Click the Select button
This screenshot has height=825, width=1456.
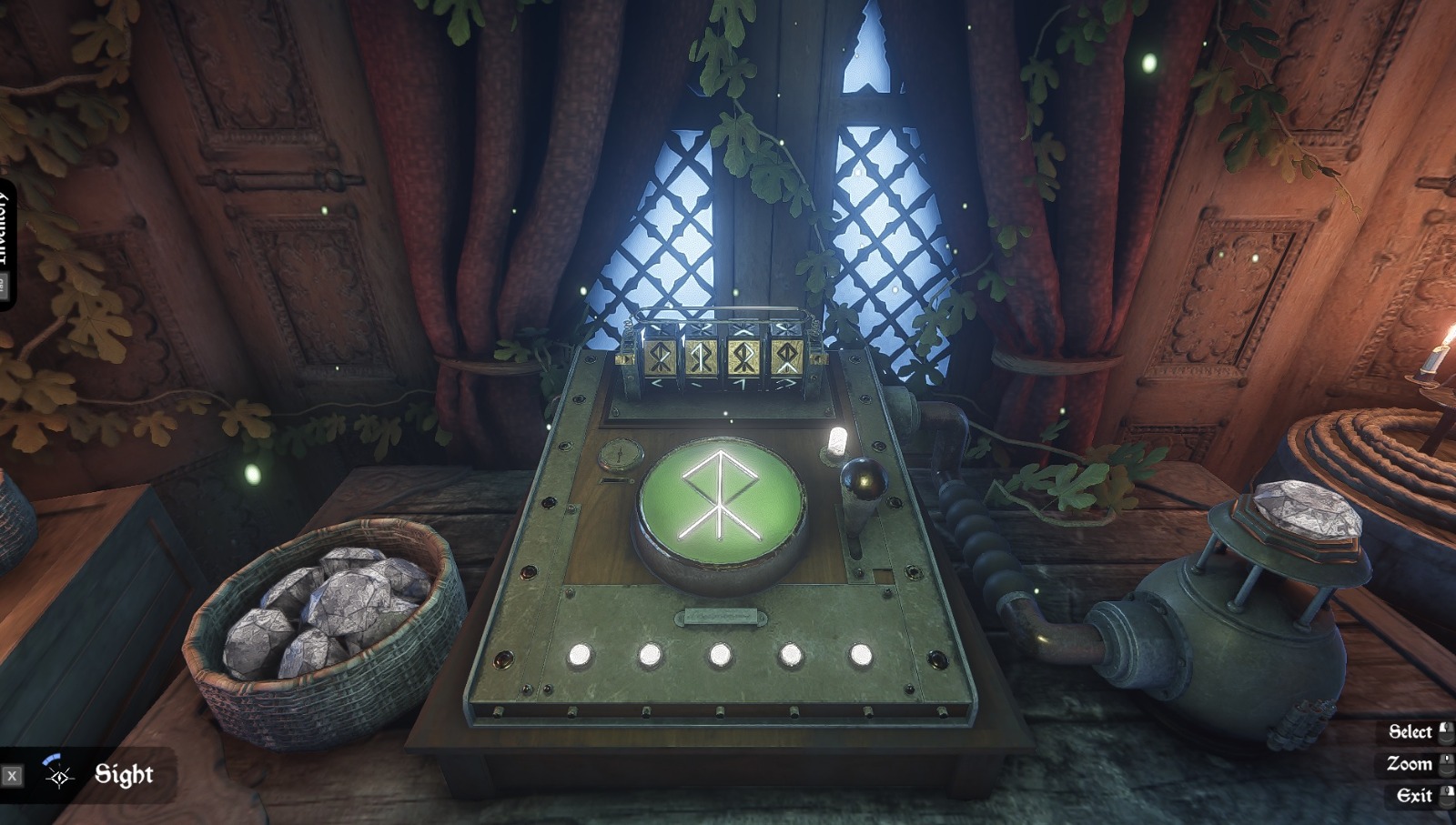click(x=1410, y=731)
